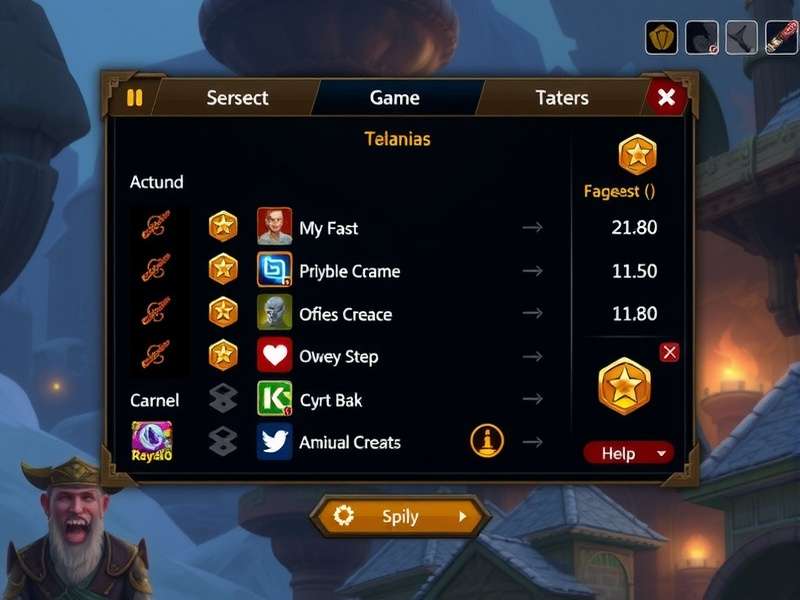800x600 pixels.
Task: Open the Game tab
Action: (x=394, y=98)
